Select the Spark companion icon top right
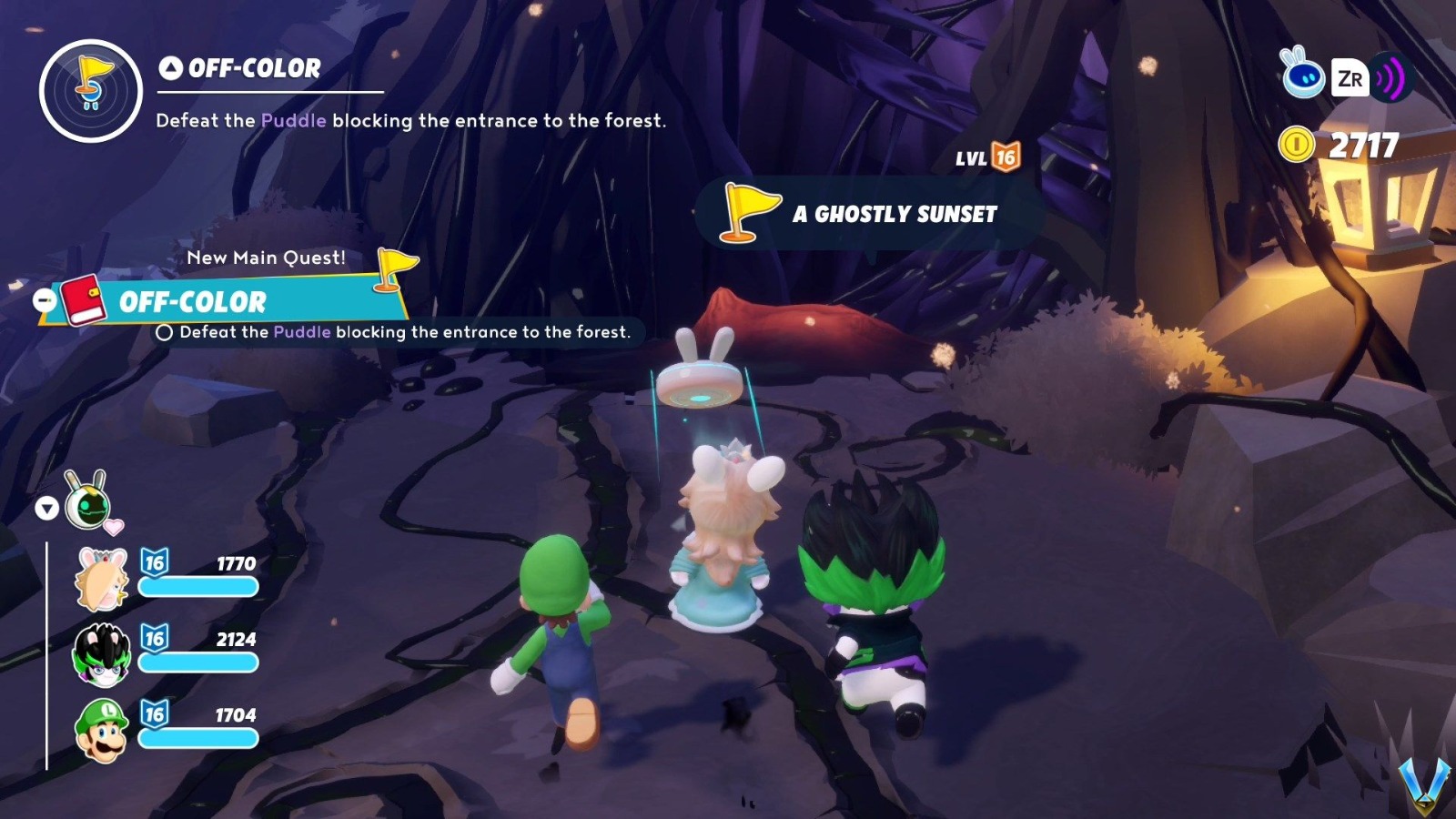This screenshot has height=819, width=1456. pyautogui.click(x=1303, y=79)
